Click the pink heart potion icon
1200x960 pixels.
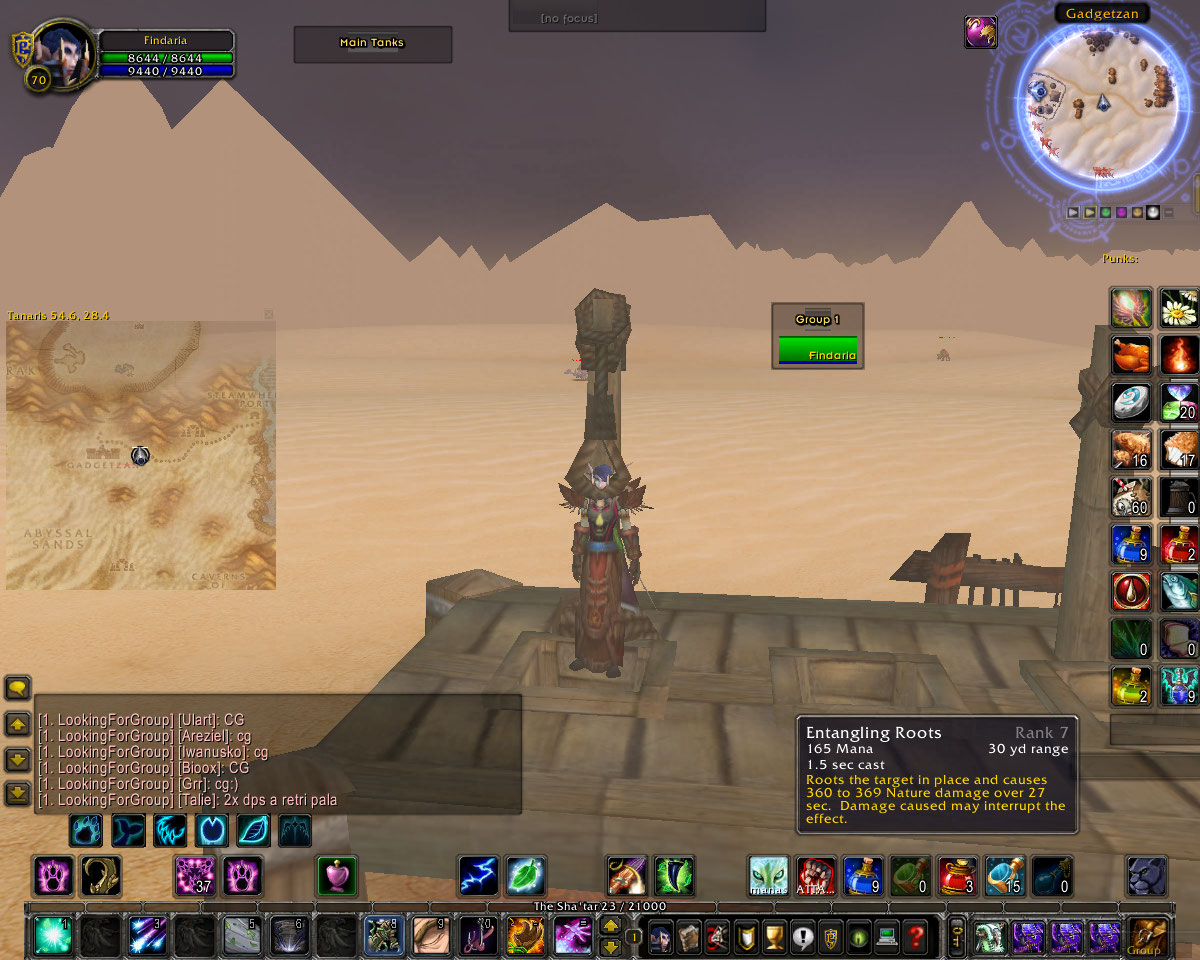[337, 876]
